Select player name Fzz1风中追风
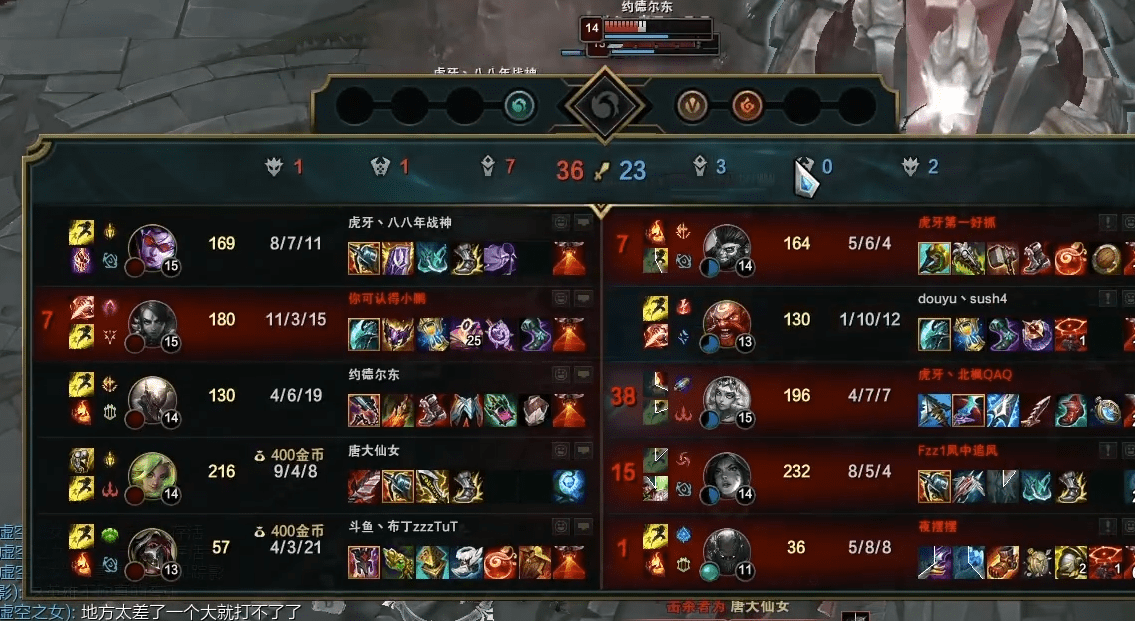 (957, 451)
